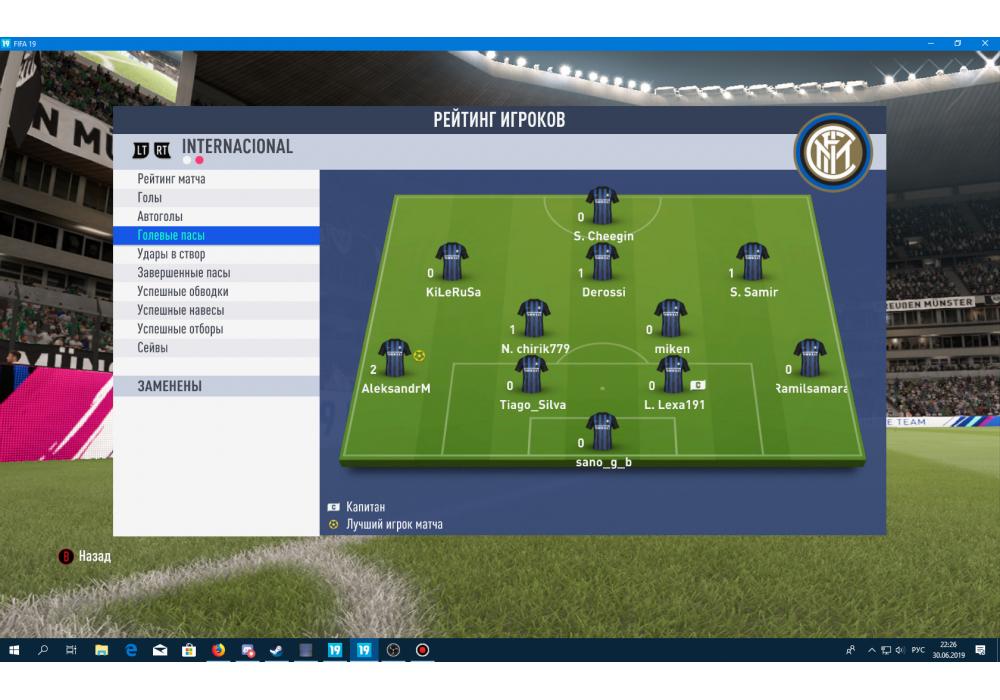Choose player Derossi on the formation
Viewport: 1000px width, 700px height.
pos(603,262)
